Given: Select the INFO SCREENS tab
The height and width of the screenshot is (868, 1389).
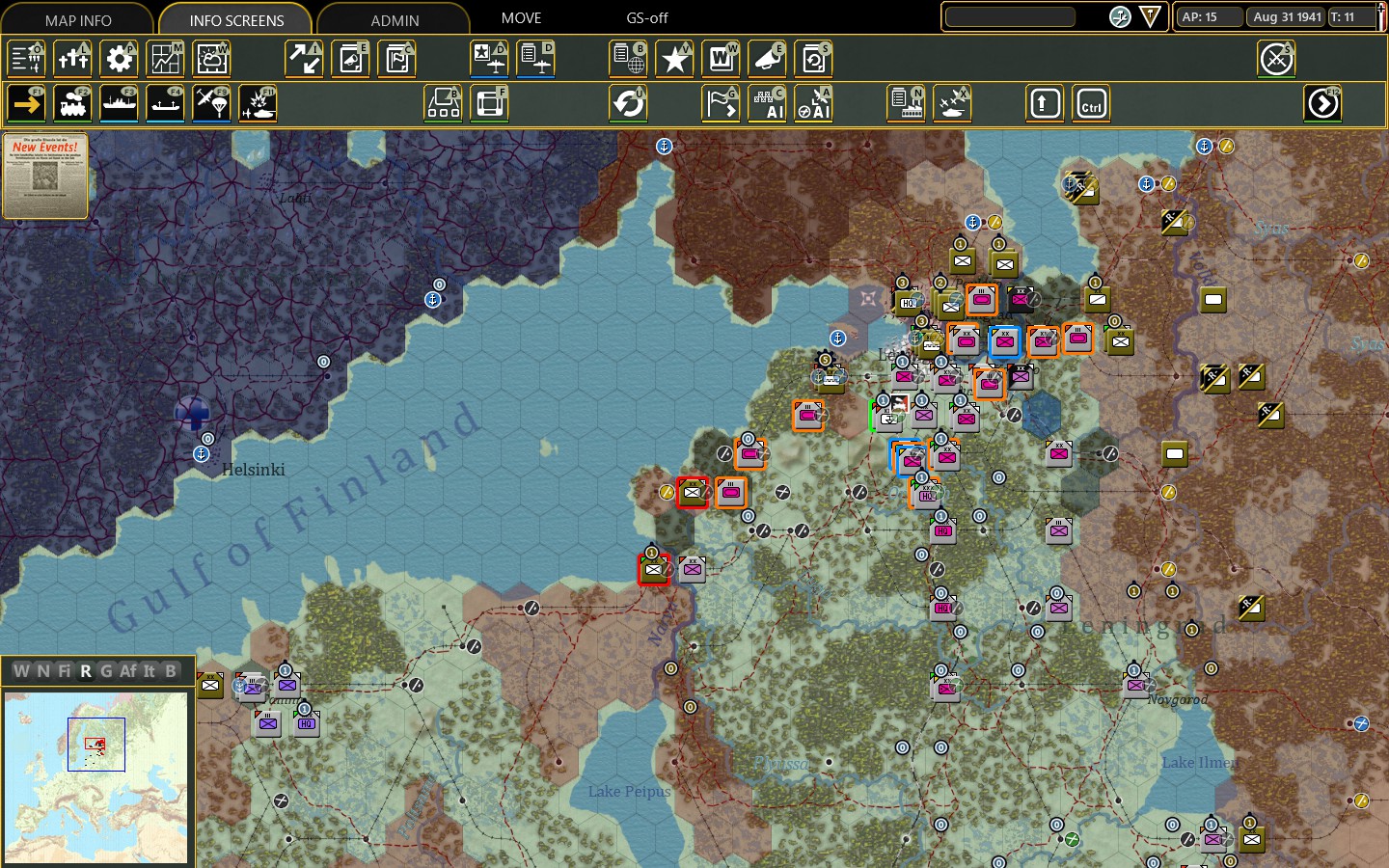Looking at the screenshot, I should coord(236,19).
